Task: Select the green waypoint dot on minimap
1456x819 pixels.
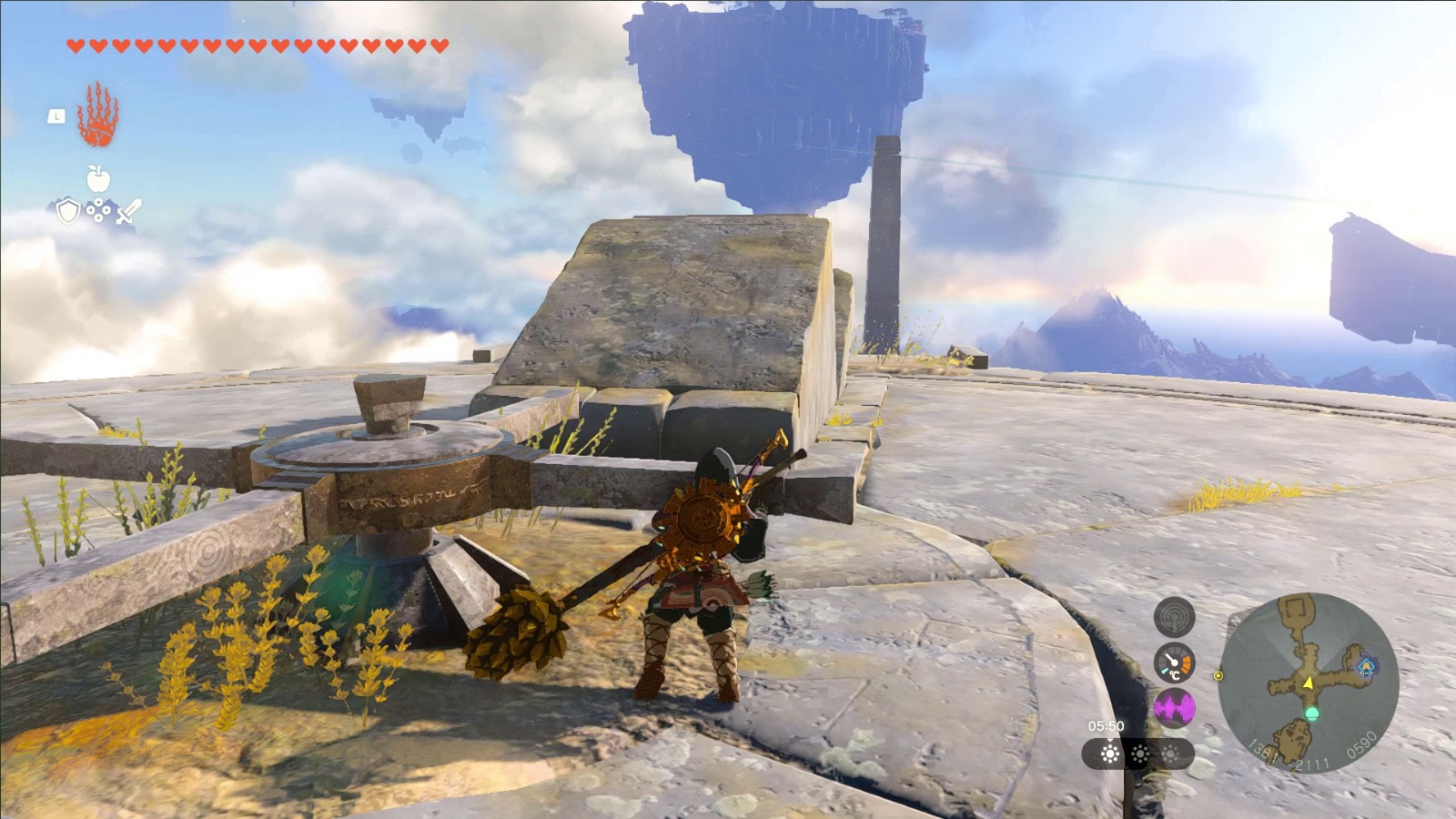Action: tap(1312, 713)
